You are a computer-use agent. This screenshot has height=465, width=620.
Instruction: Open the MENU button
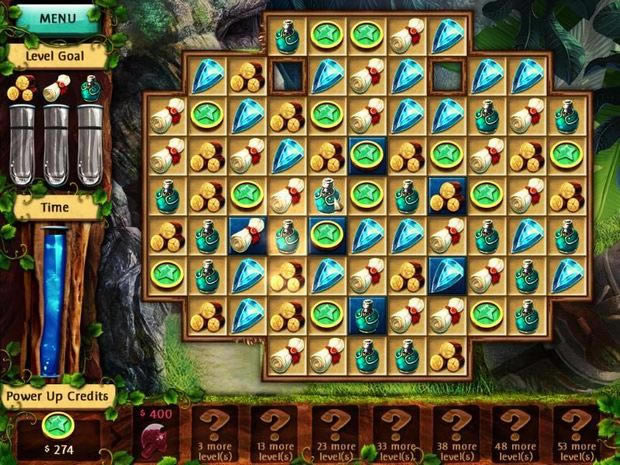pos(57,17)
